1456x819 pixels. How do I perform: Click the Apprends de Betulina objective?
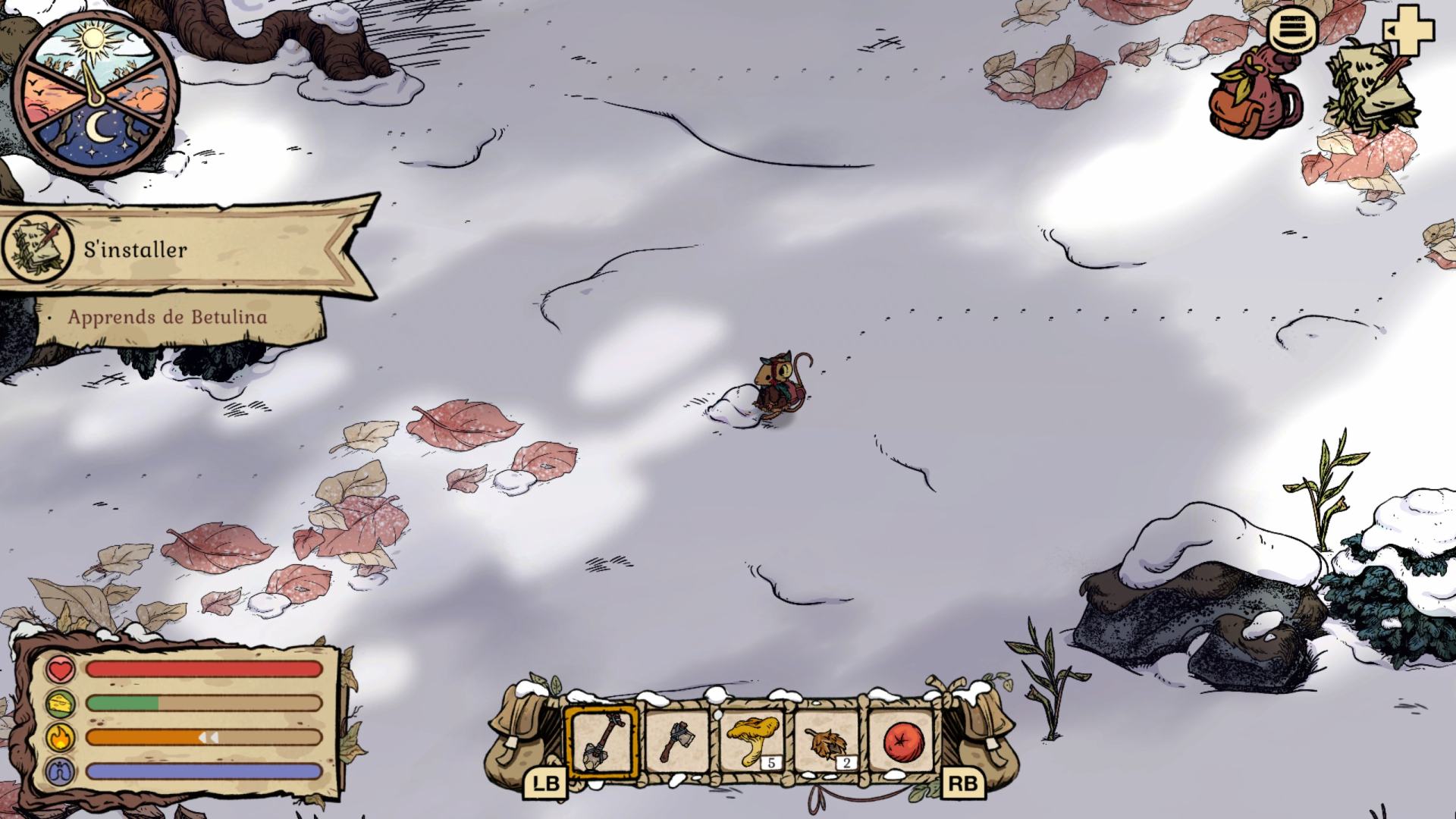coord(167,317)
